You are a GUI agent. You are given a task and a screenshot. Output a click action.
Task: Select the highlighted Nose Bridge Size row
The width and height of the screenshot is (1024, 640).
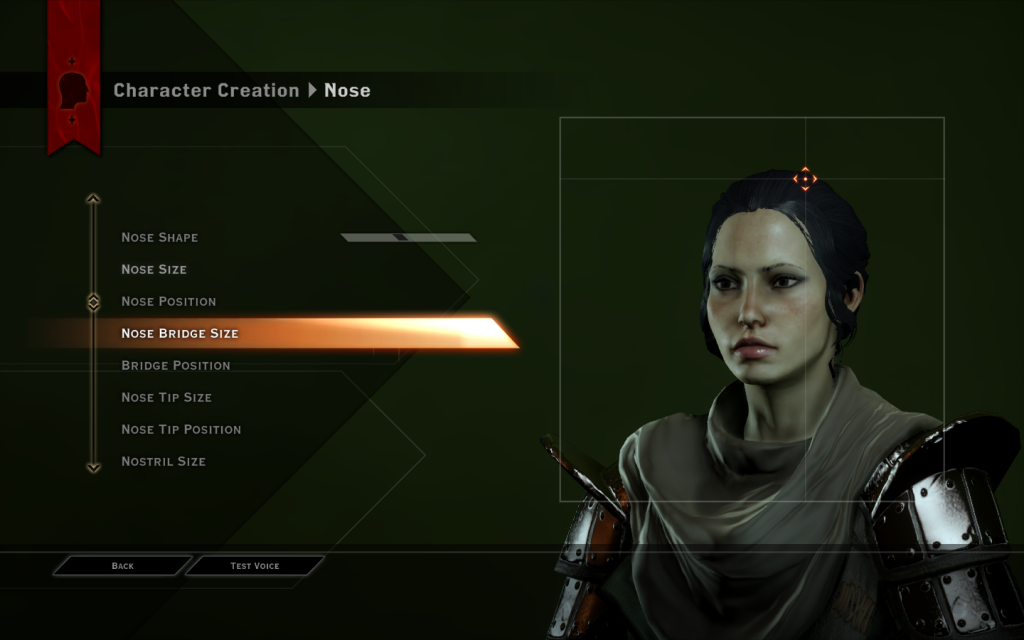pos(180,334)
